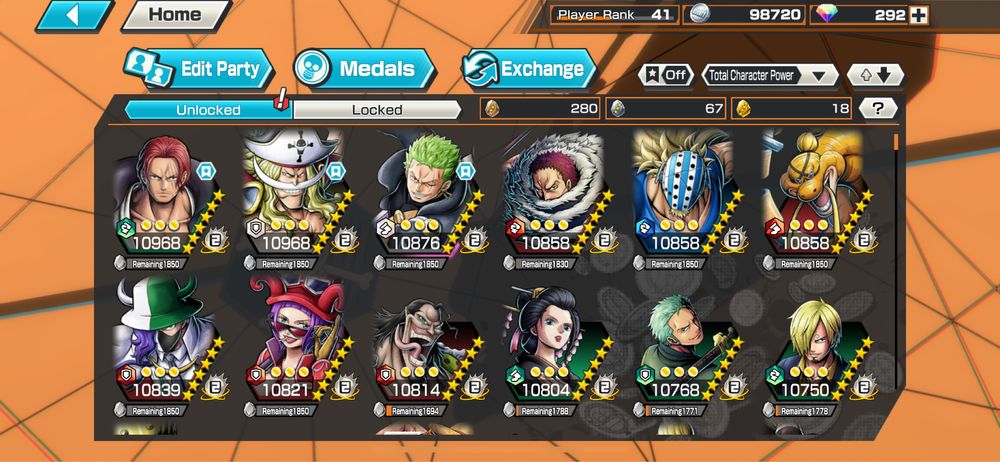The height and width of the screenshot is (462, 1000).
Task: Return to the Home screen
Action: pyautogui.click(x=174, y=15)
